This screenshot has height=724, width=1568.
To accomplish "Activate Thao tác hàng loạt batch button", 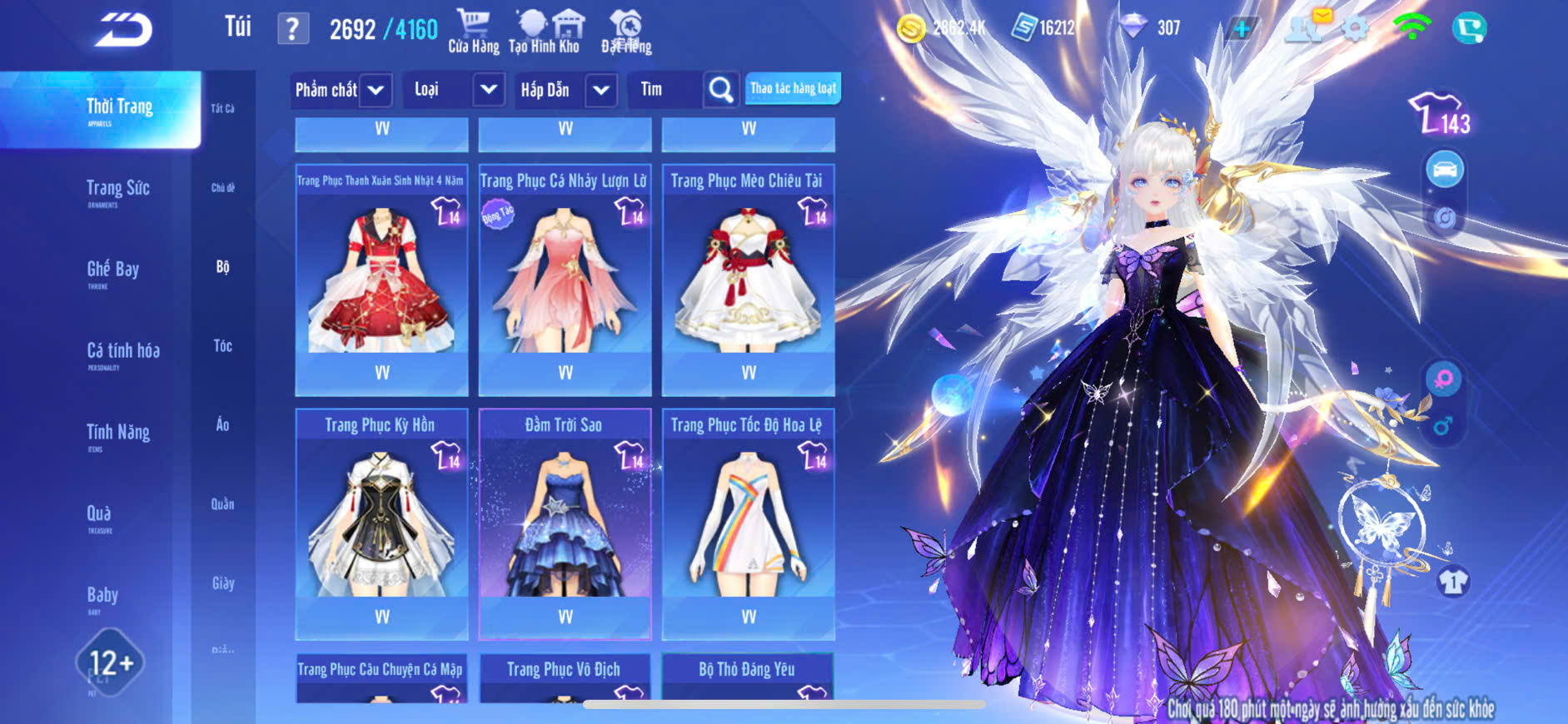I will click(x=793, y=88).
